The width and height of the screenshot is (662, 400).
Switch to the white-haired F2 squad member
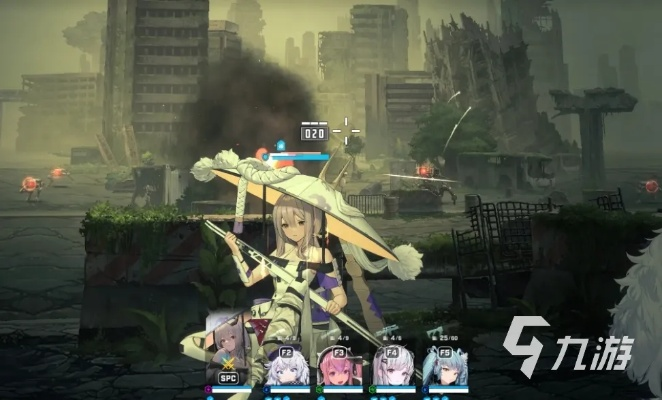[282, 365]
